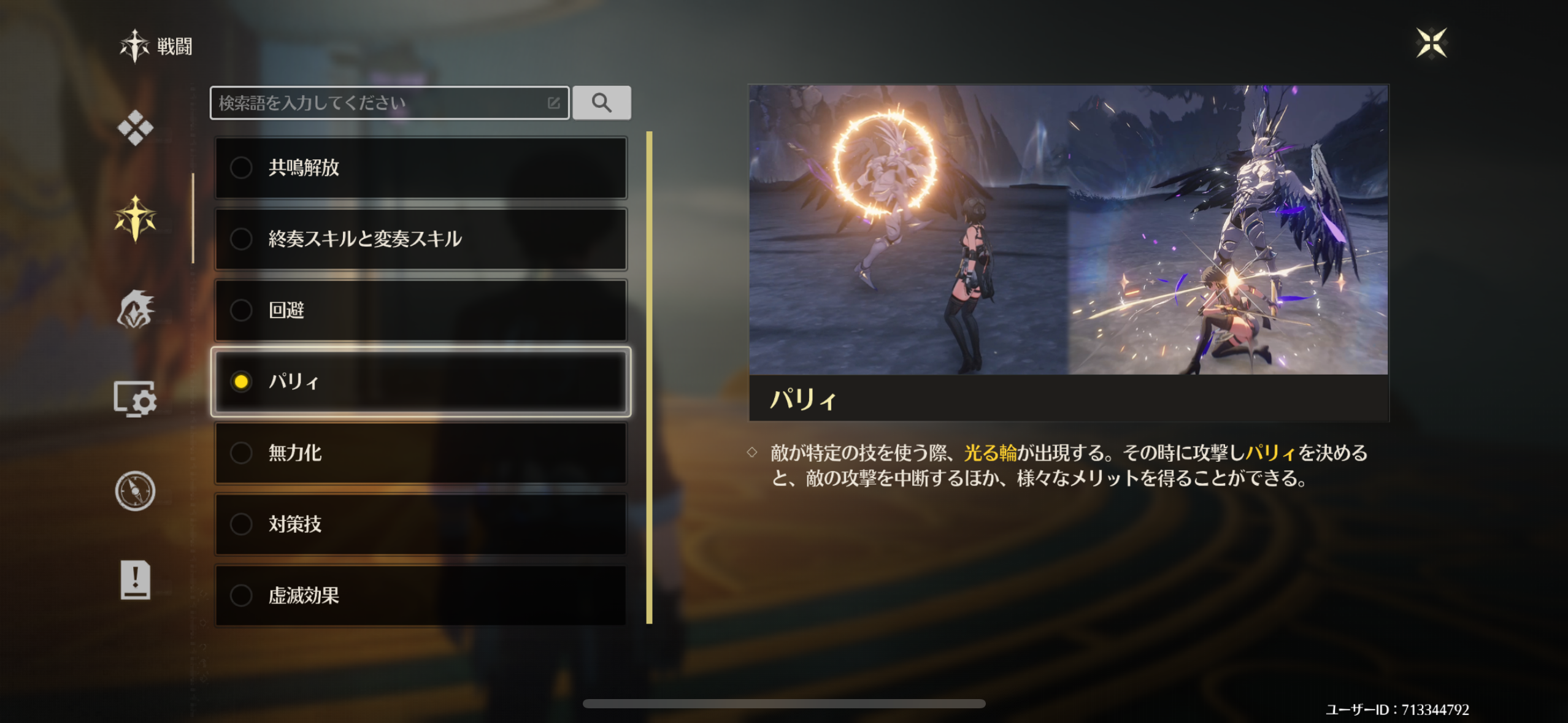Choose the 終奏スキルと変奏スキル entry

click(x=420, y=239)
